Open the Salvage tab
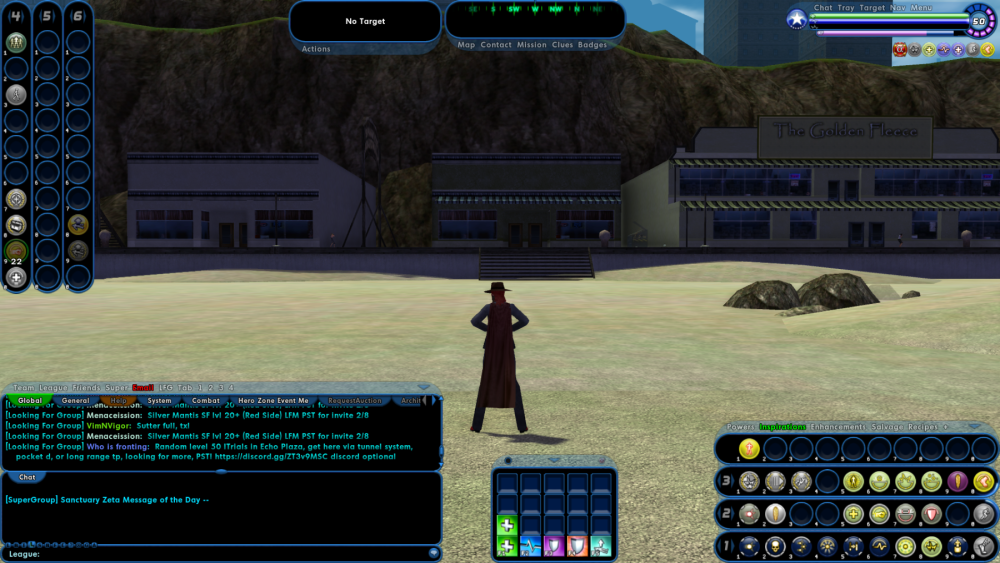Viewport: 1000px width, 563px height. pos(888,427)
